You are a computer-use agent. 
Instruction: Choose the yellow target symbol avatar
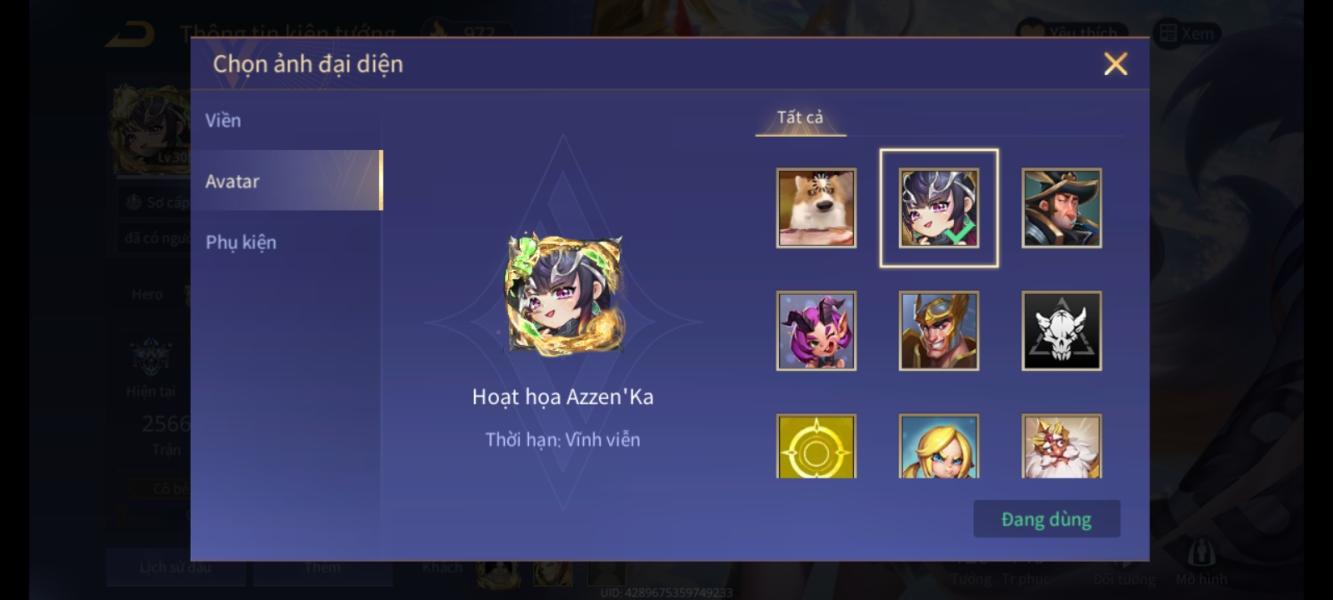(816, 447)
